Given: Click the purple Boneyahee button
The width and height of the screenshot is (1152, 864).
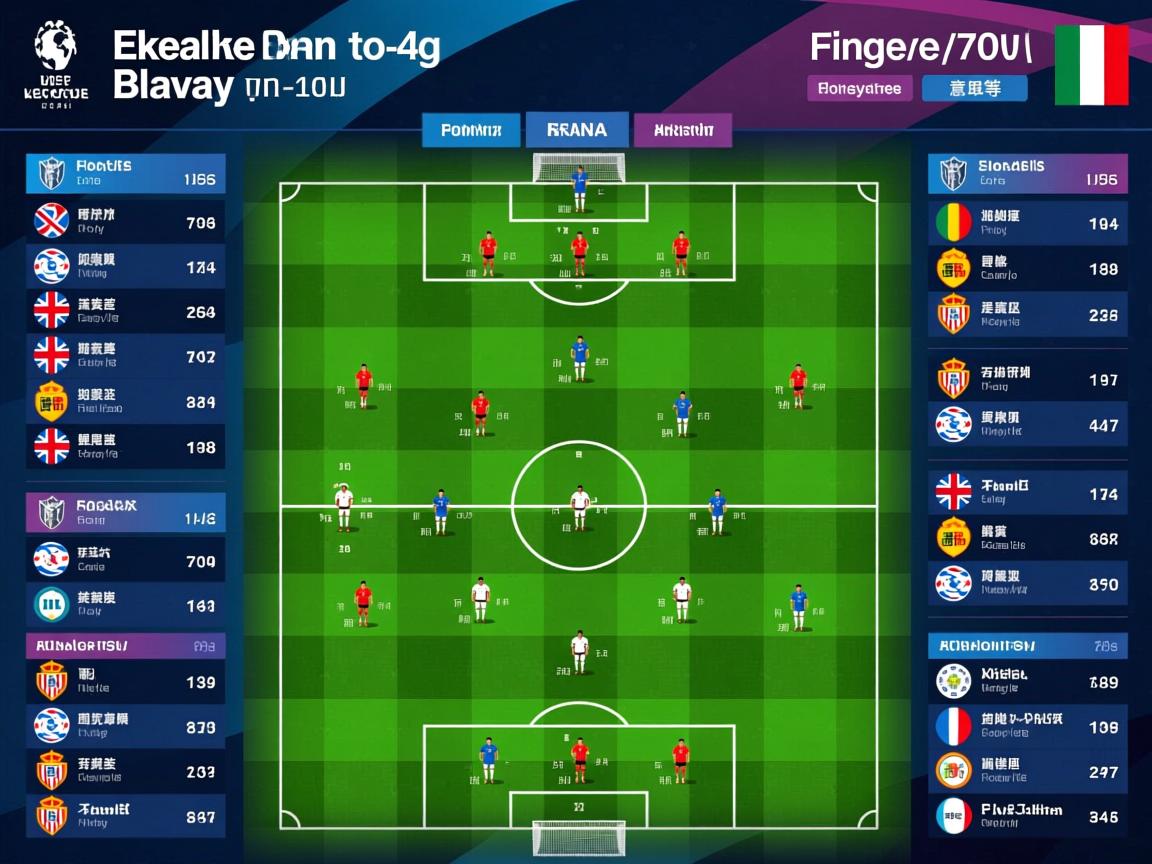Looking at the screenshot, I should [859, 88].
